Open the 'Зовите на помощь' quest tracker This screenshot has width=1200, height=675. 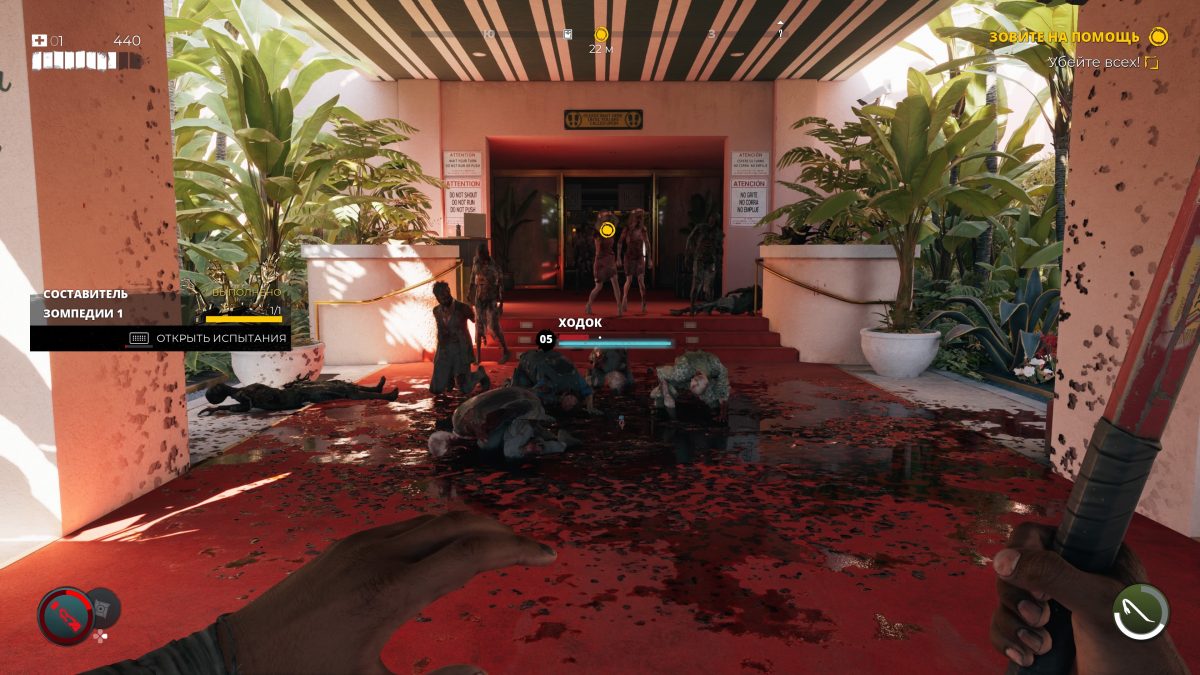pos(1065,37)
